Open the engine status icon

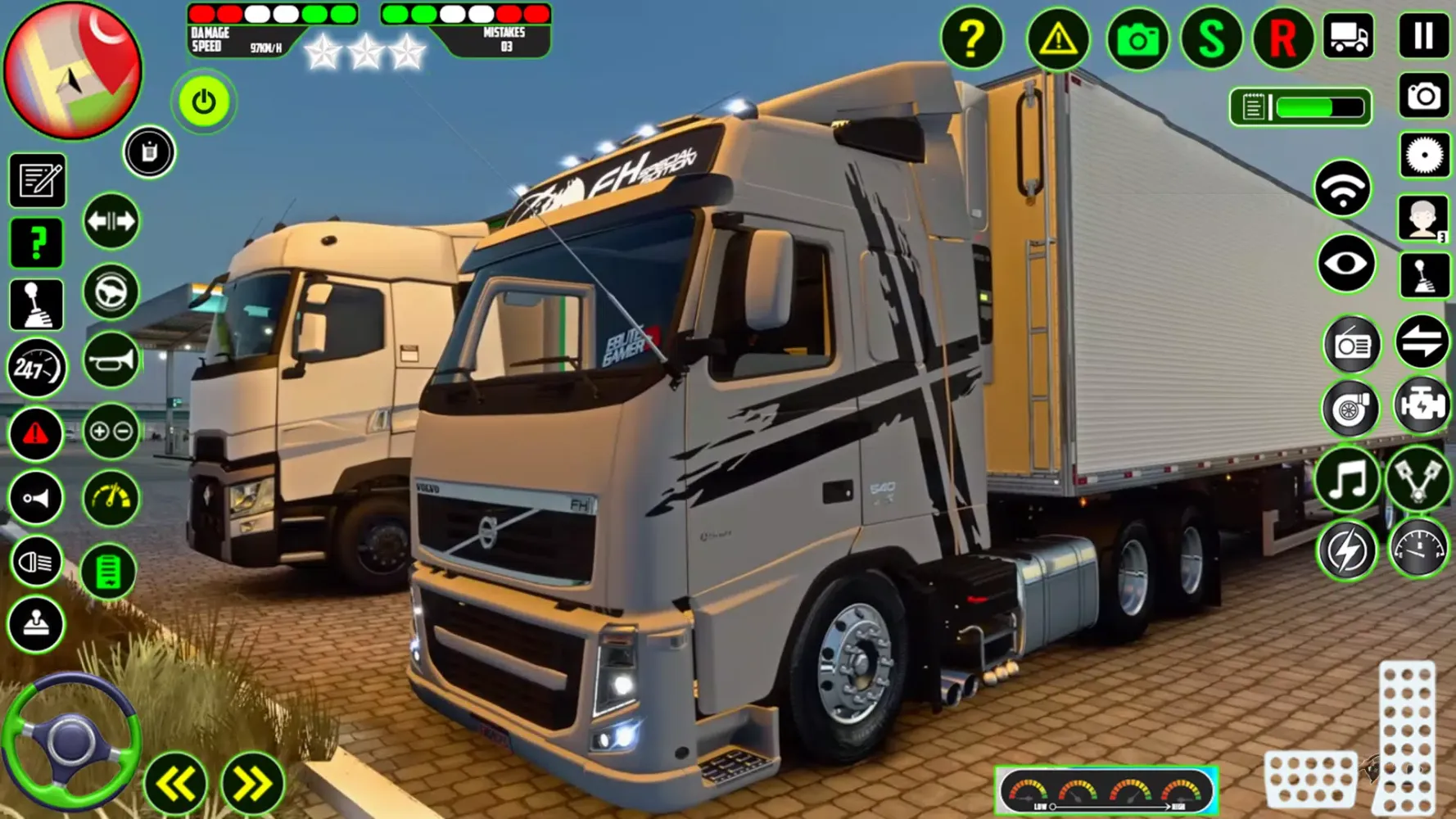(x=1422, y=406)
